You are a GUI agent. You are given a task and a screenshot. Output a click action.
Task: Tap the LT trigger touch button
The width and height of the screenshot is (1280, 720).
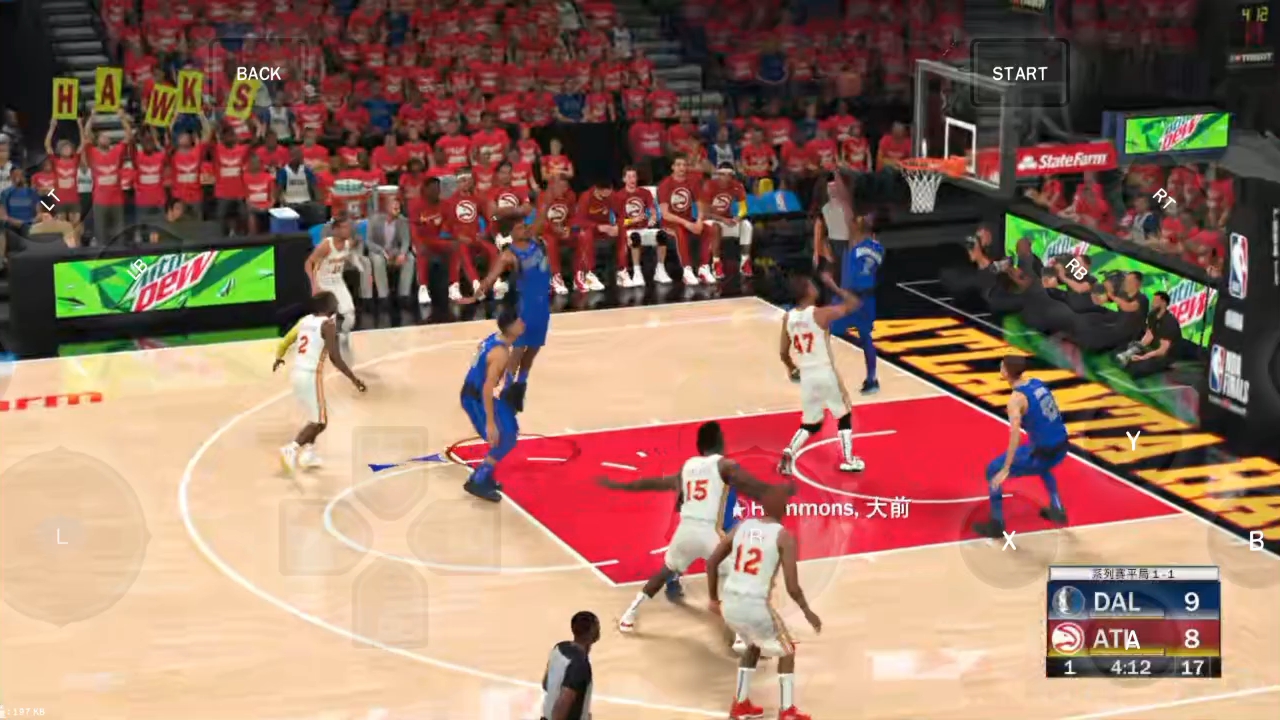(50, 200)
